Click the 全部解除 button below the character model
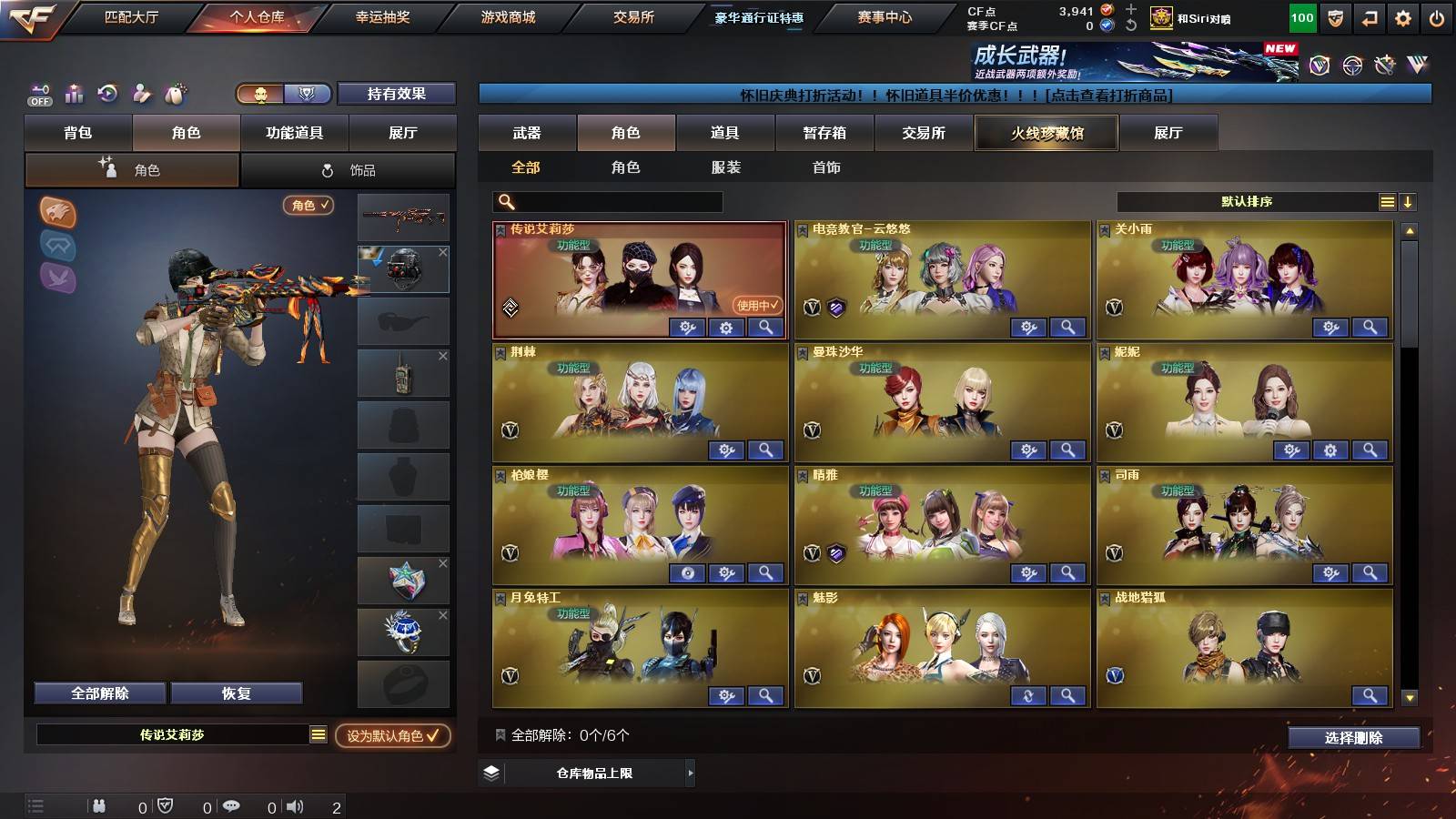1456x819 pixels. [99, 693]
